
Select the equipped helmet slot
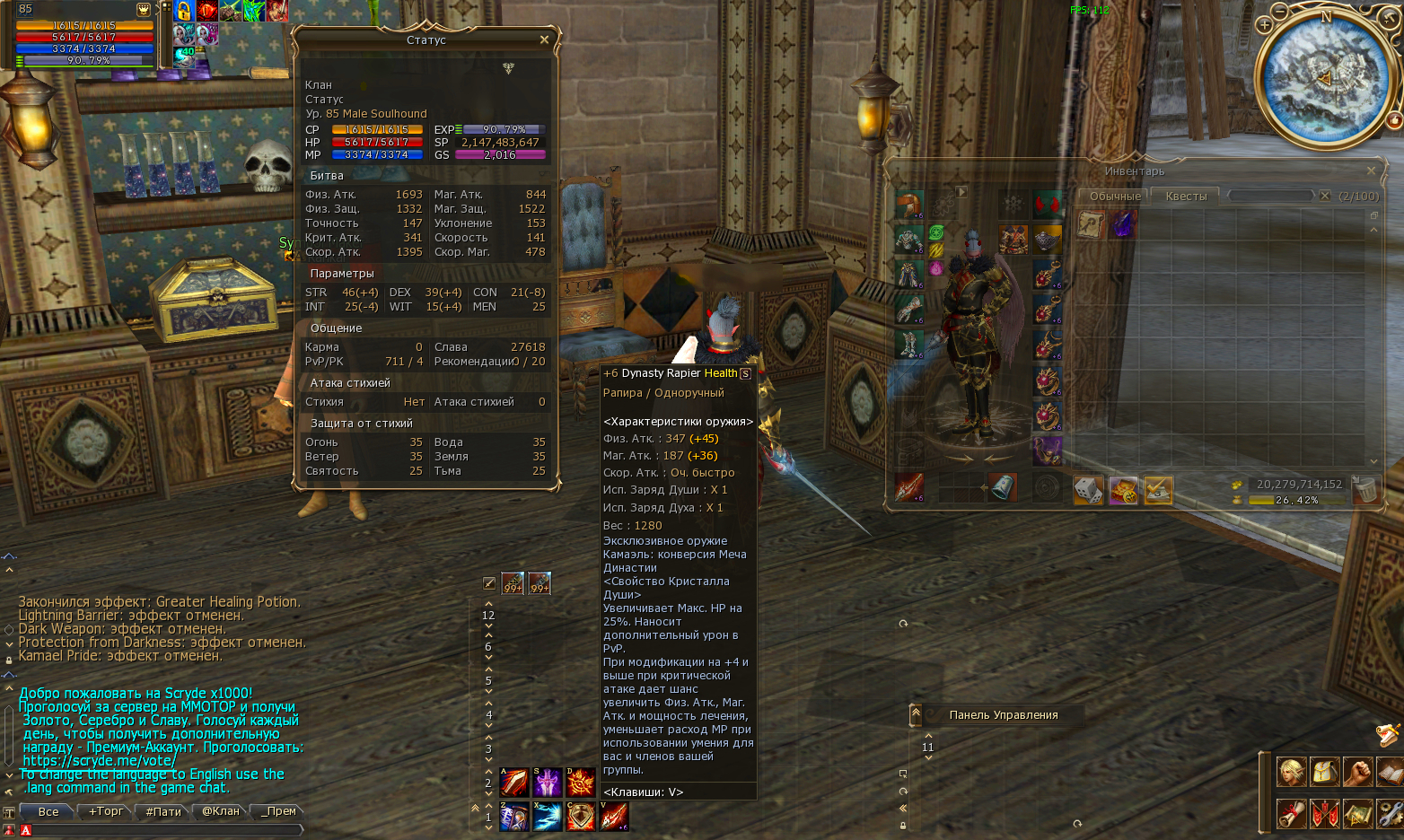[x=909, y=205]
